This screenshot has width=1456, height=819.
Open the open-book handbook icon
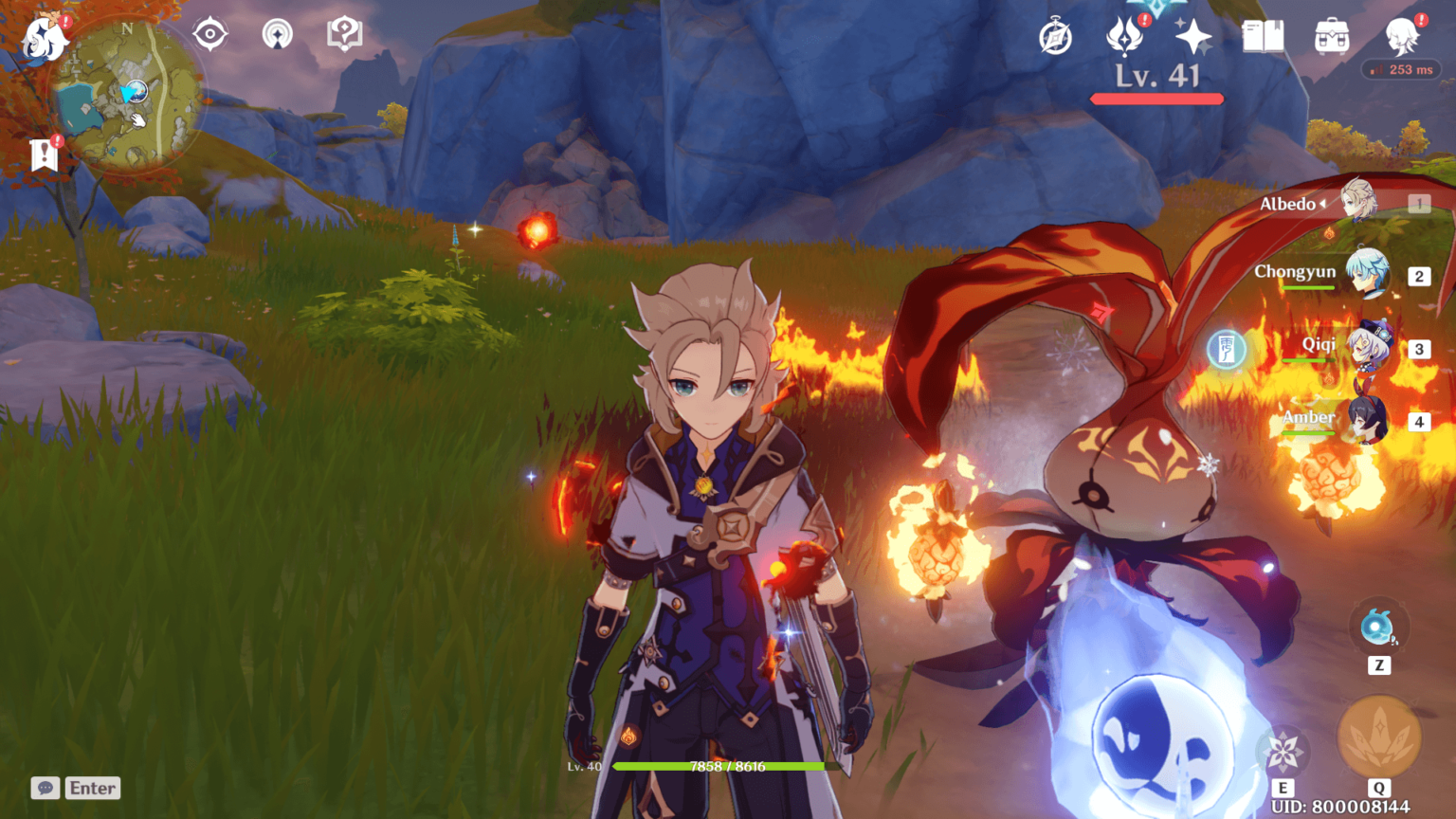click(x=1263, y=37)
